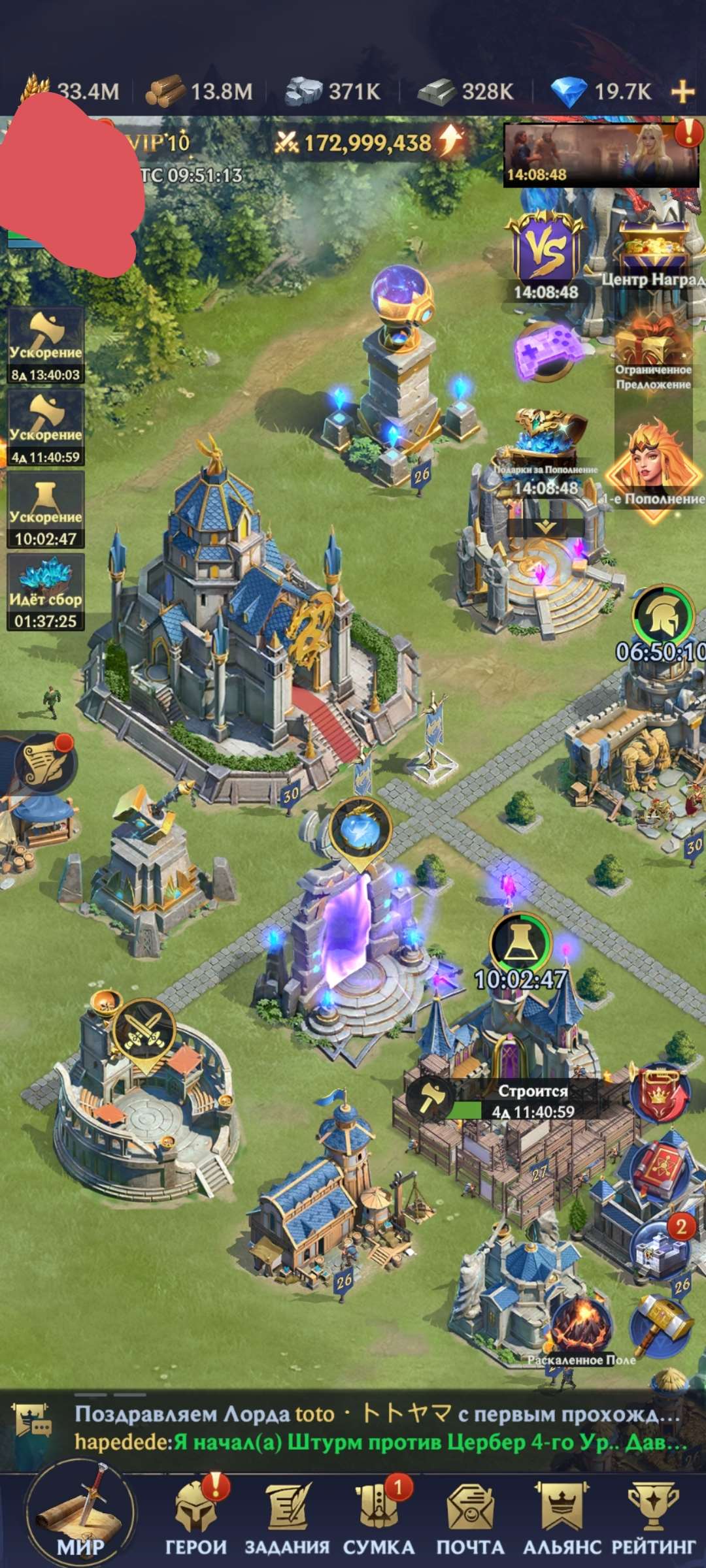Open the ПОЧТА mail

pos(470,1518)
